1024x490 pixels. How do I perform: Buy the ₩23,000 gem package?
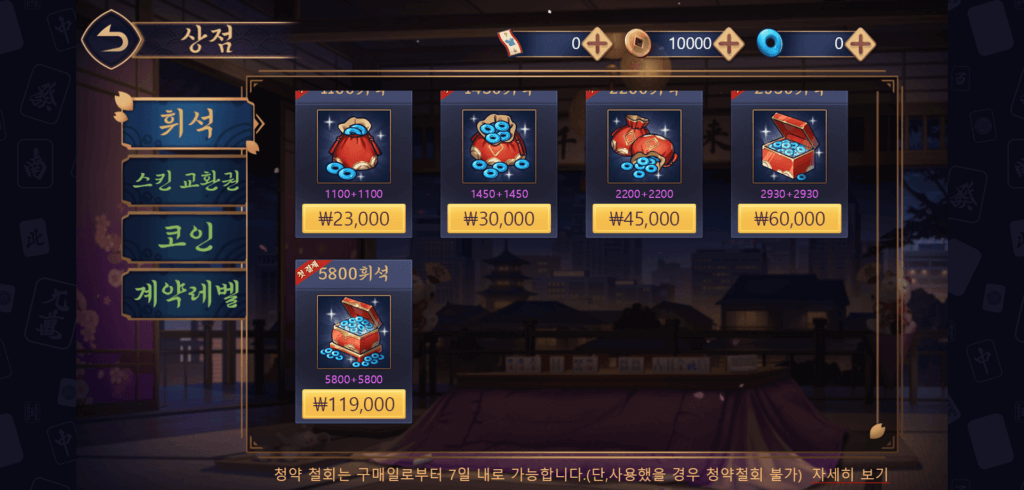353,218
